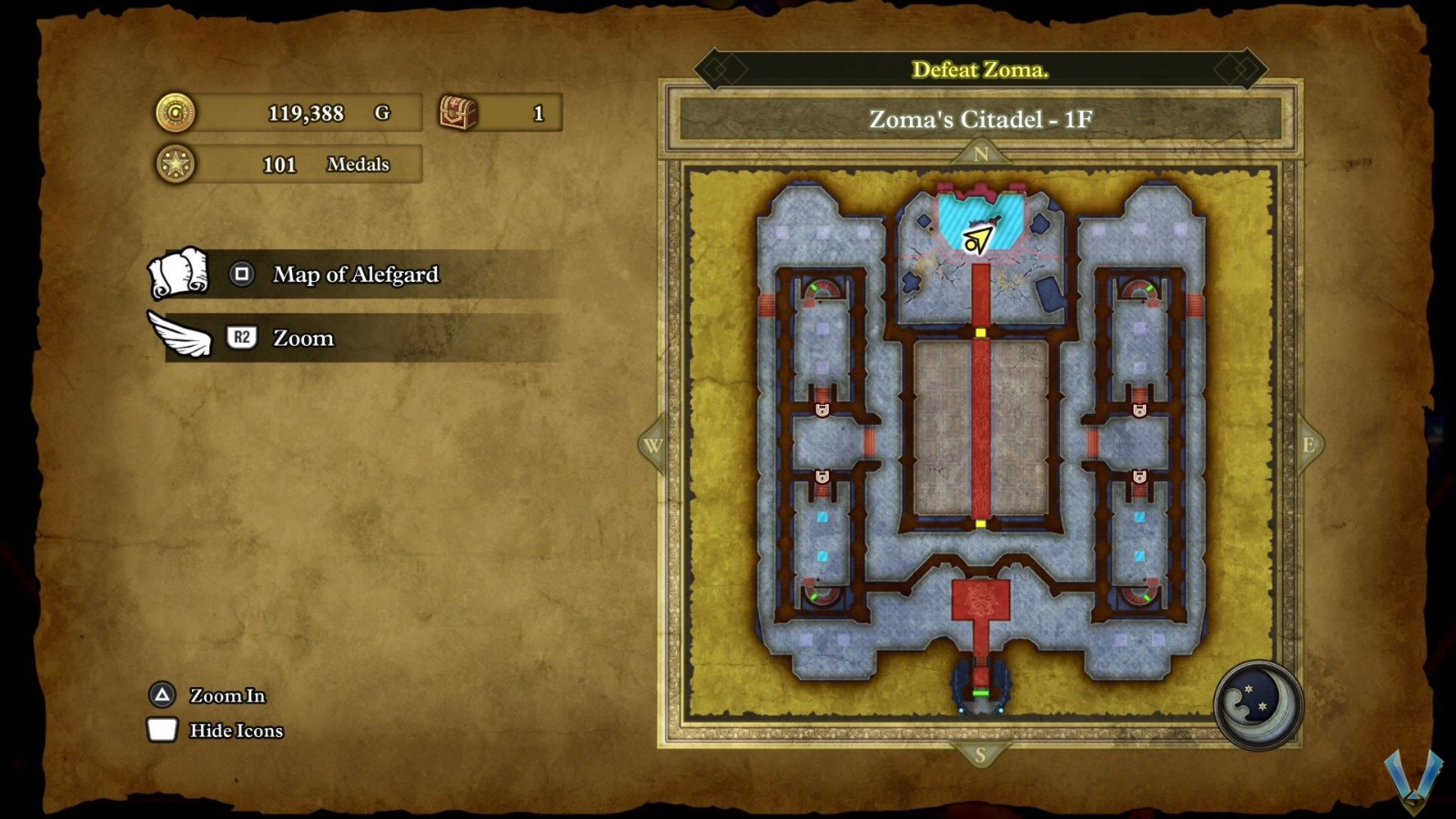Select the Defeat Zoma quest banner
This screenshot has height=819, width=1456.
(x=981, y=69)
